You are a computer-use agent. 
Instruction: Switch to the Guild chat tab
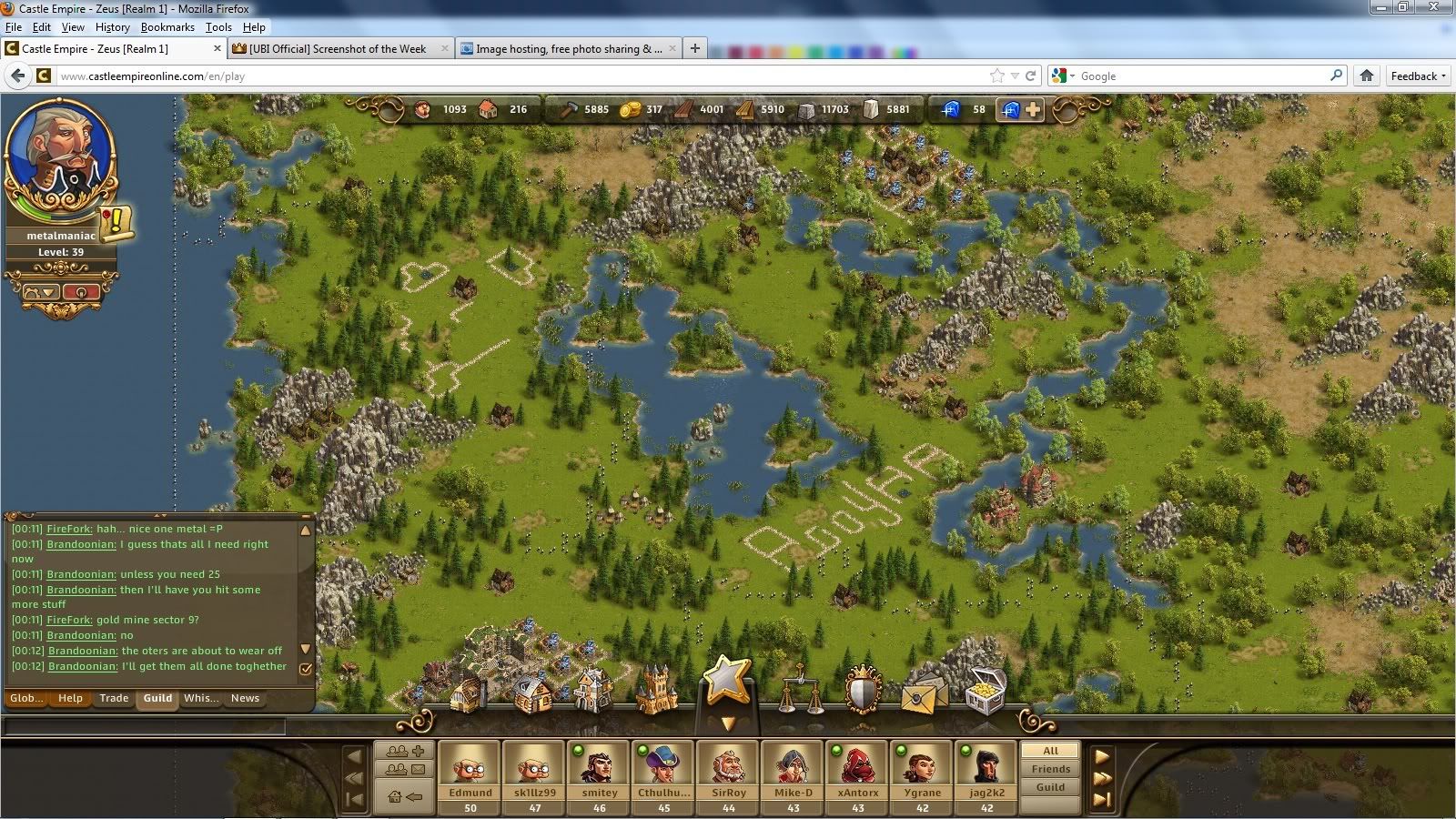tap(157, 698)
